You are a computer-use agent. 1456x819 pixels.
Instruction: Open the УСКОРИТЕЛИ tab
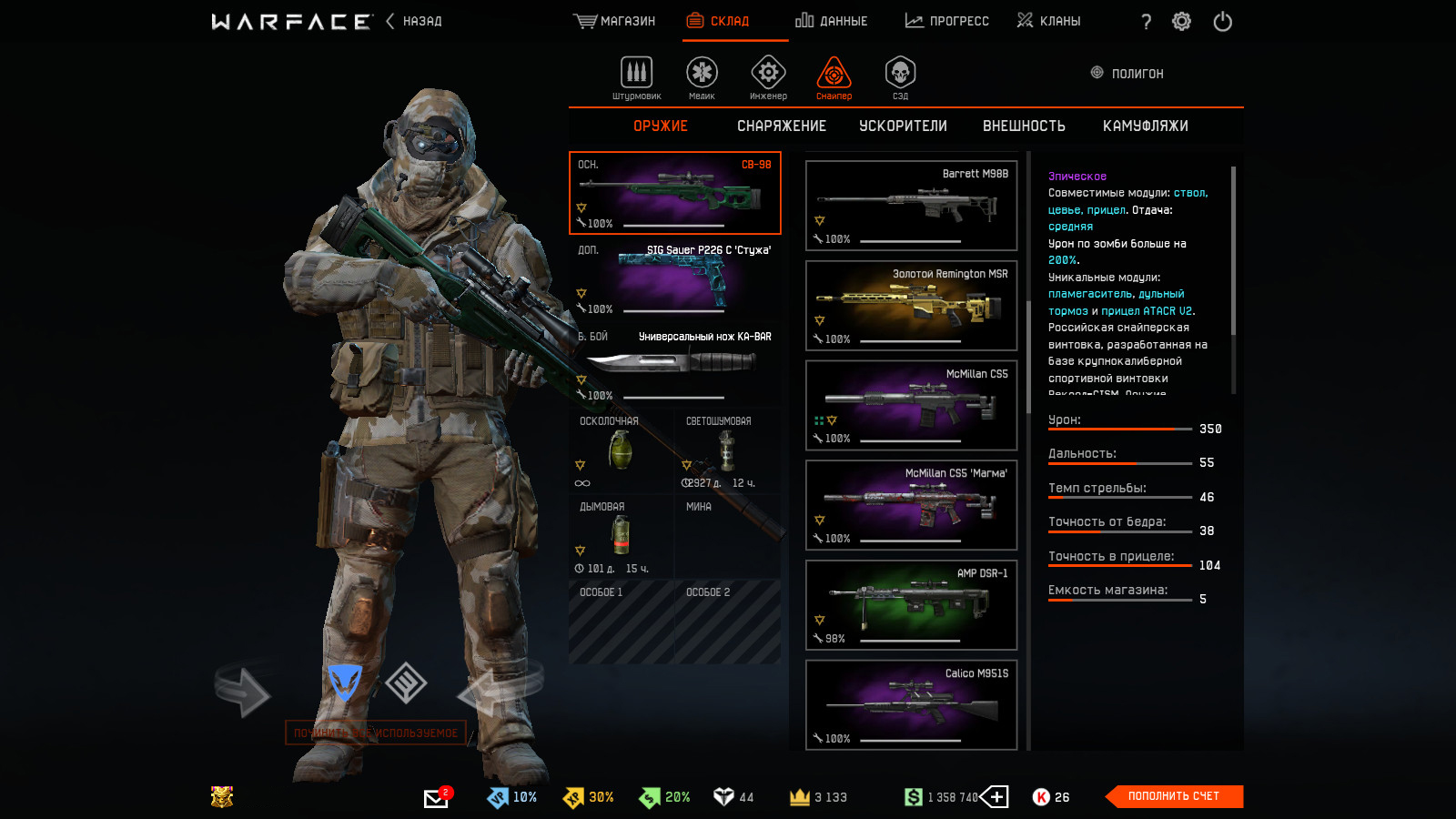pyautogui.click(x=903, y=126)
